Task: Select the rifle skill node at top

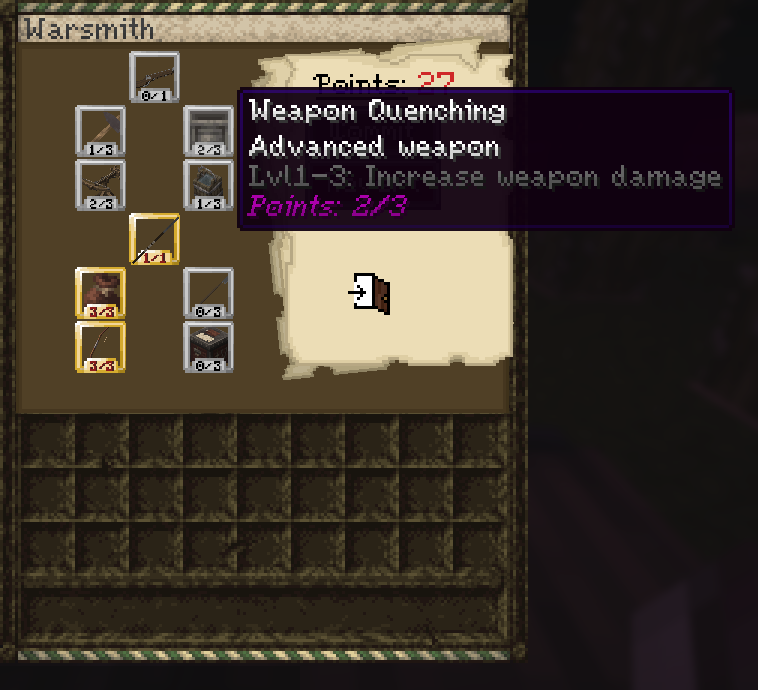Action: [x=154, y=77]
